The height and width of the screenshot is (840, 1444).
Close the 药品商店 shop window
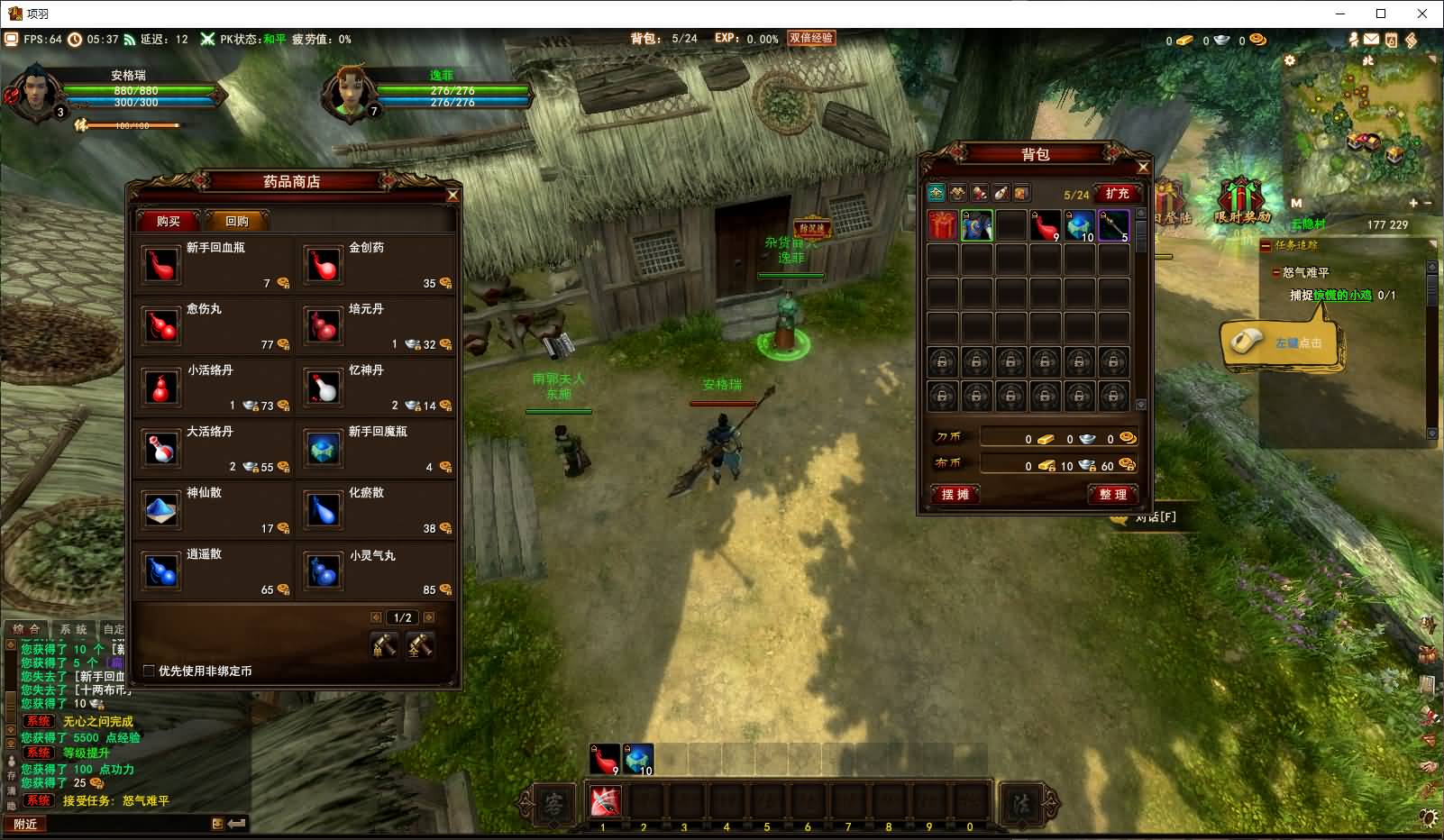tap(452, 195)
